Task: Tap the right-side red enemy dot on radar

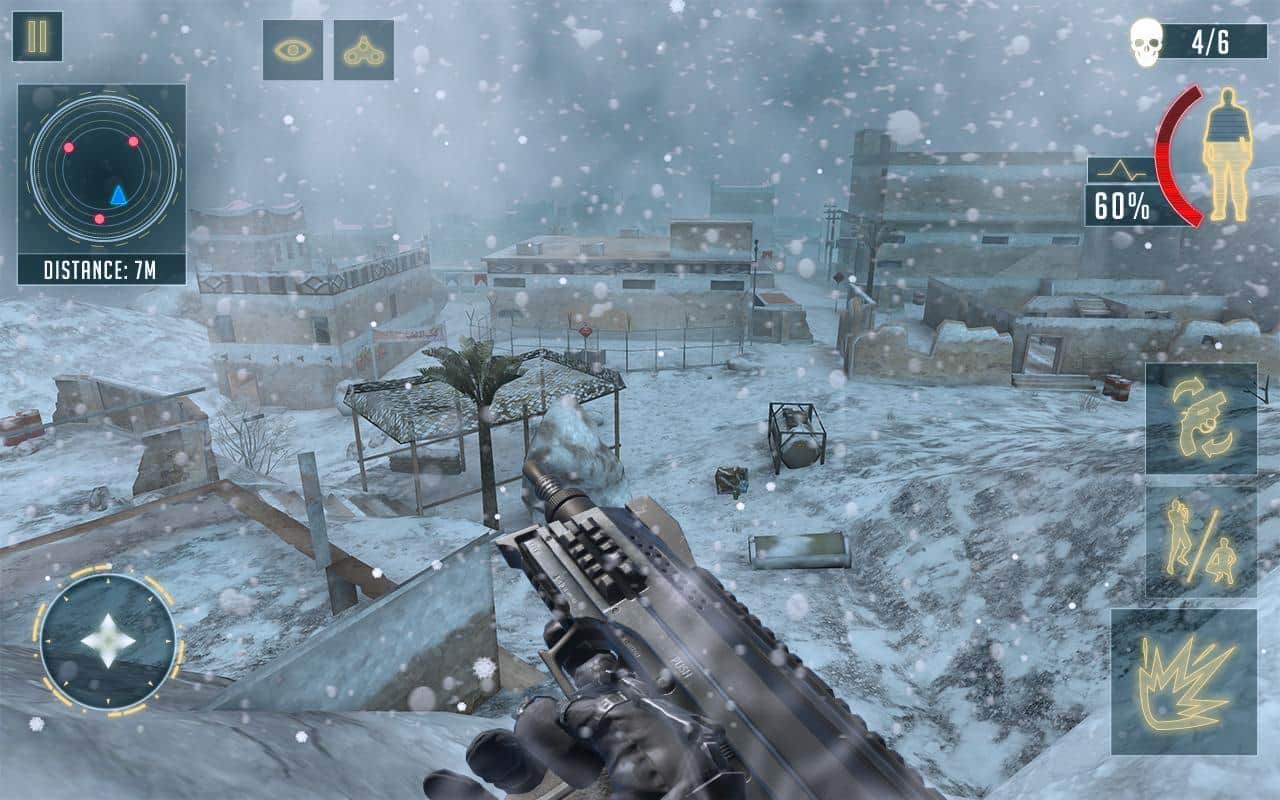Action: click(x=134, y=142)
